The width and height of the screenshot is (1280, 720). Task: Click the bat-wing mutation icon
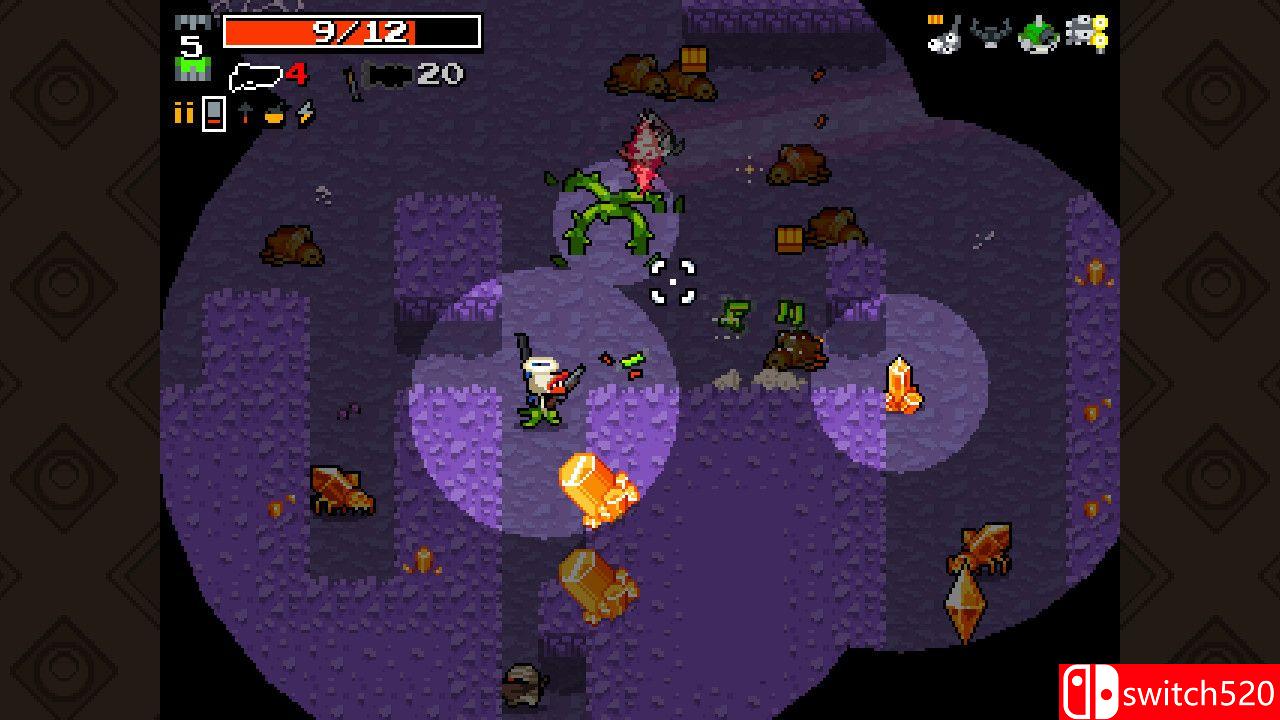click(990, 32)
